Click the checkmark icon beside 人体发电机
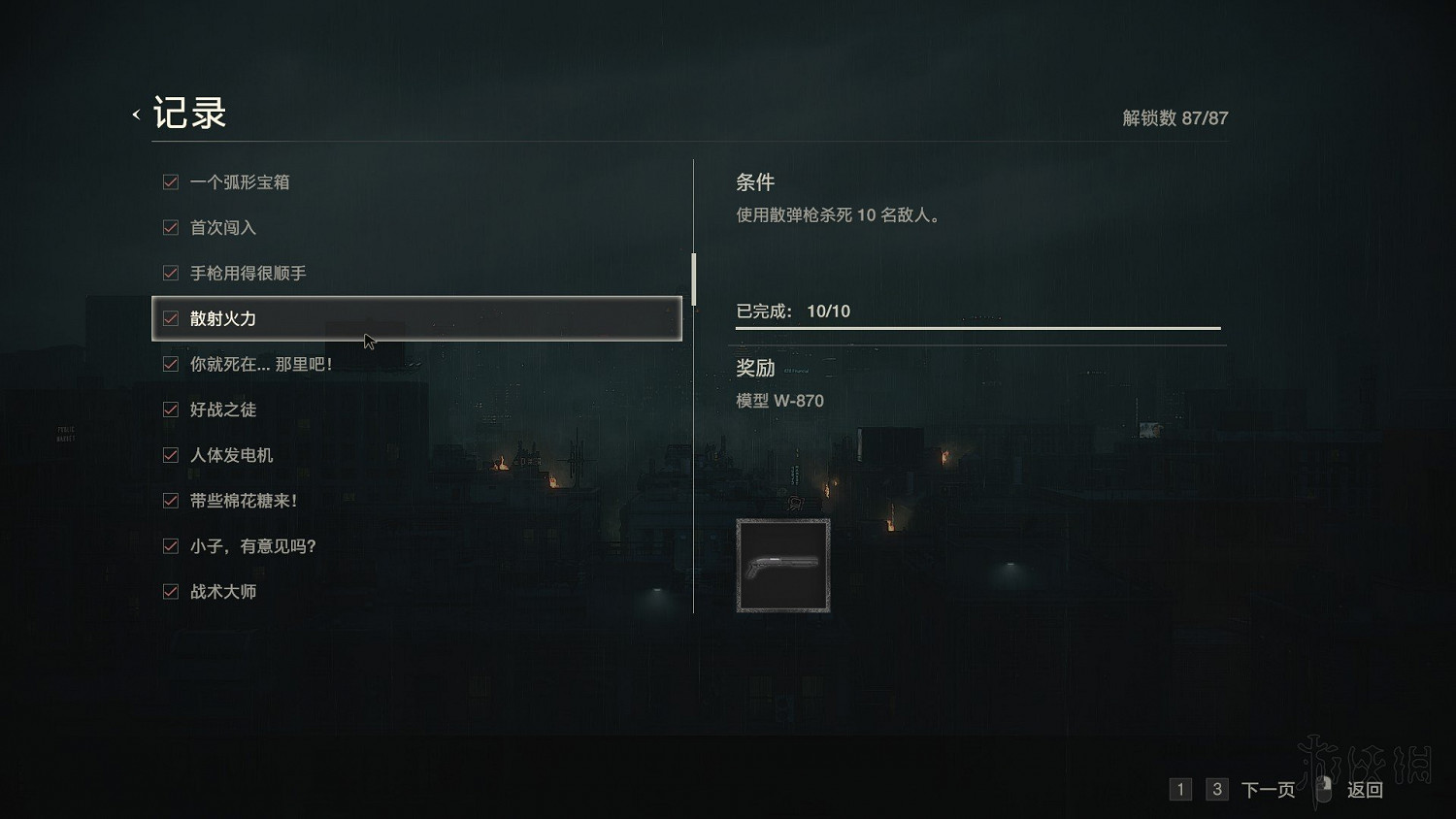1456x819 pixels. pyautogui.click(x=170, y=455)
